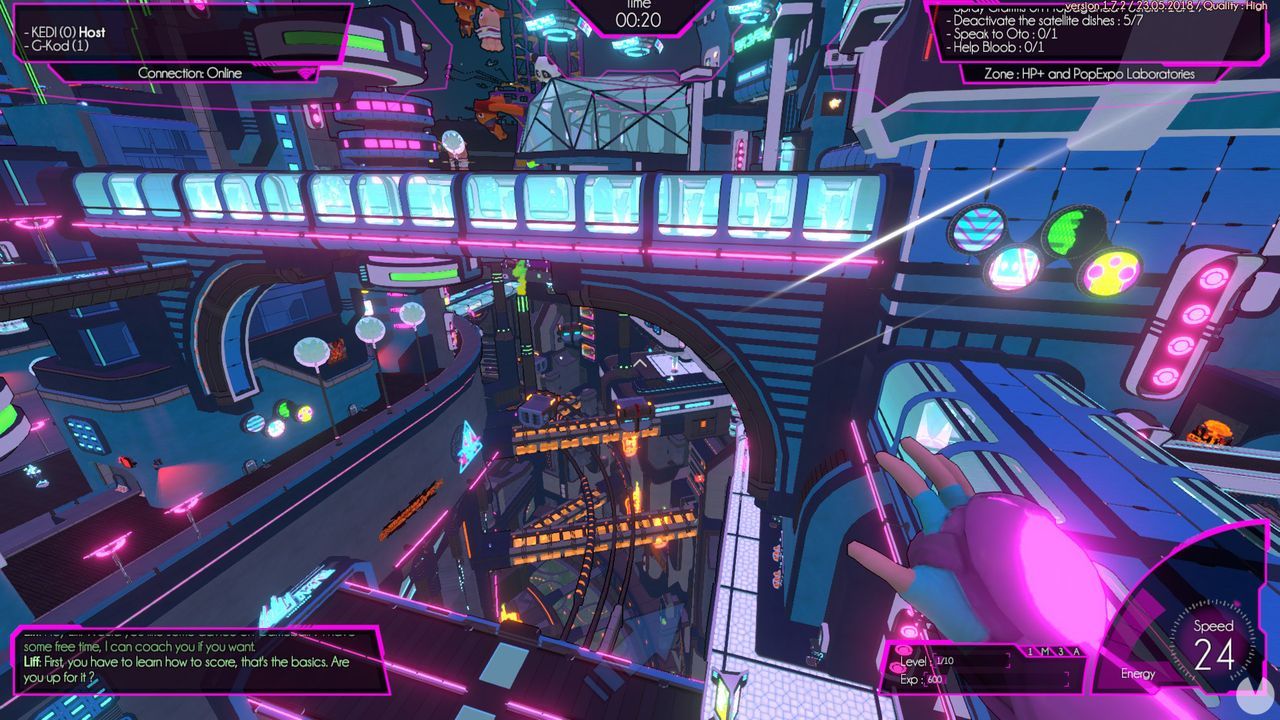Switch to the '3' slot tab
This screenshot has height=720, width=1280.
click(x=1060, y=652)
